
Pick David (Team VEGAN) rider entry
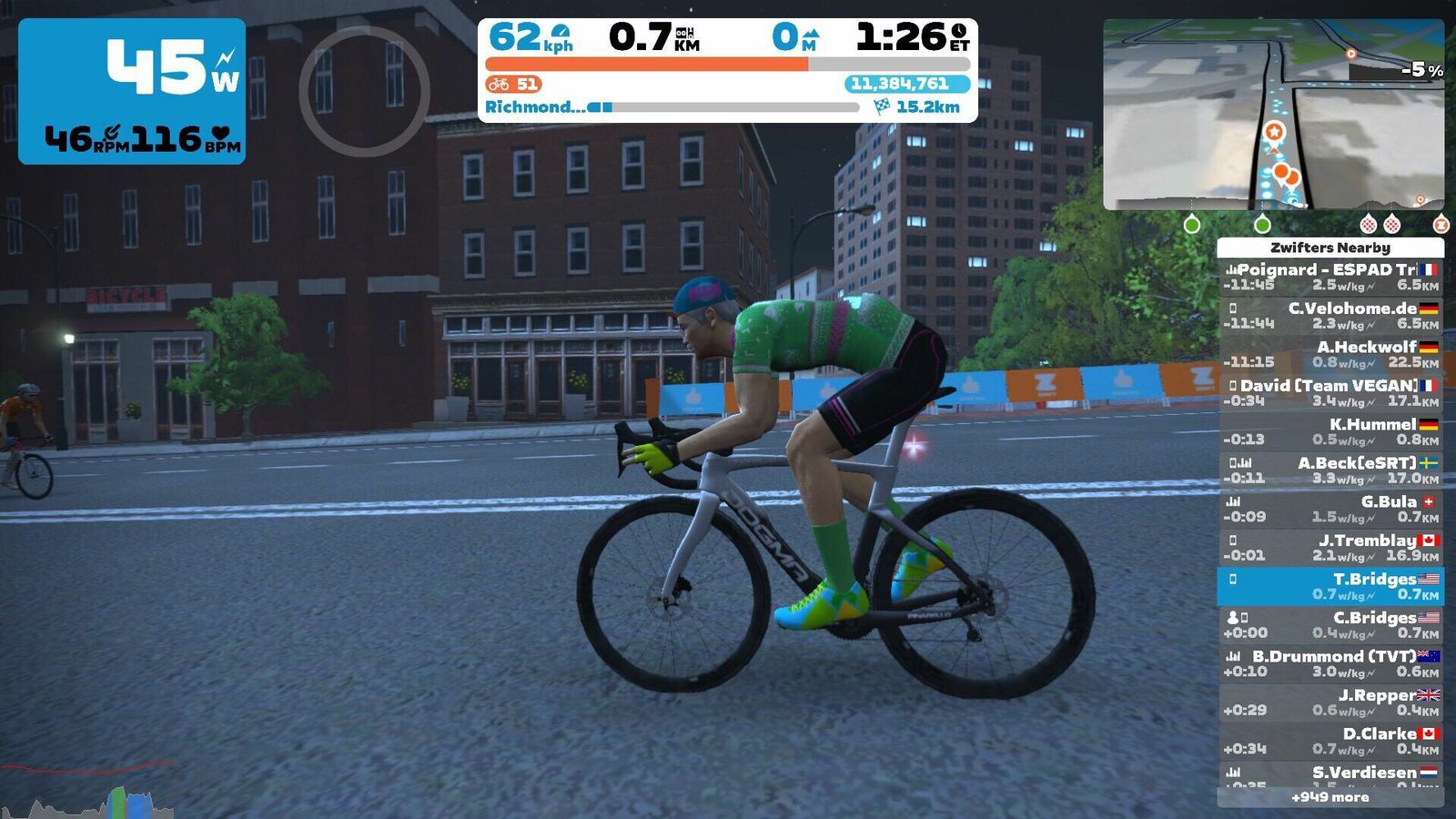click(x=1330, y=393)
